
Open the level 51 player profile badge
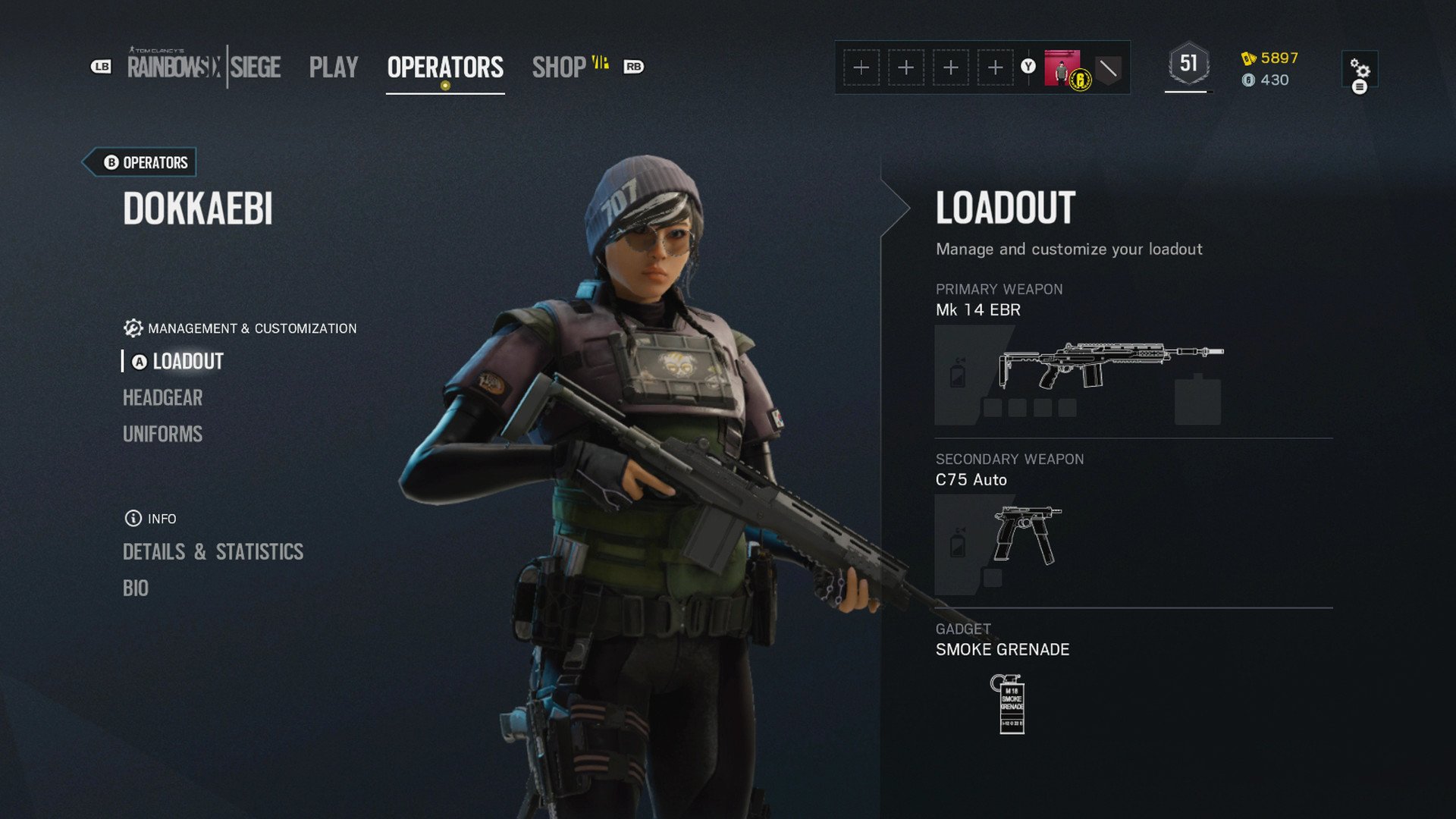1188,64
